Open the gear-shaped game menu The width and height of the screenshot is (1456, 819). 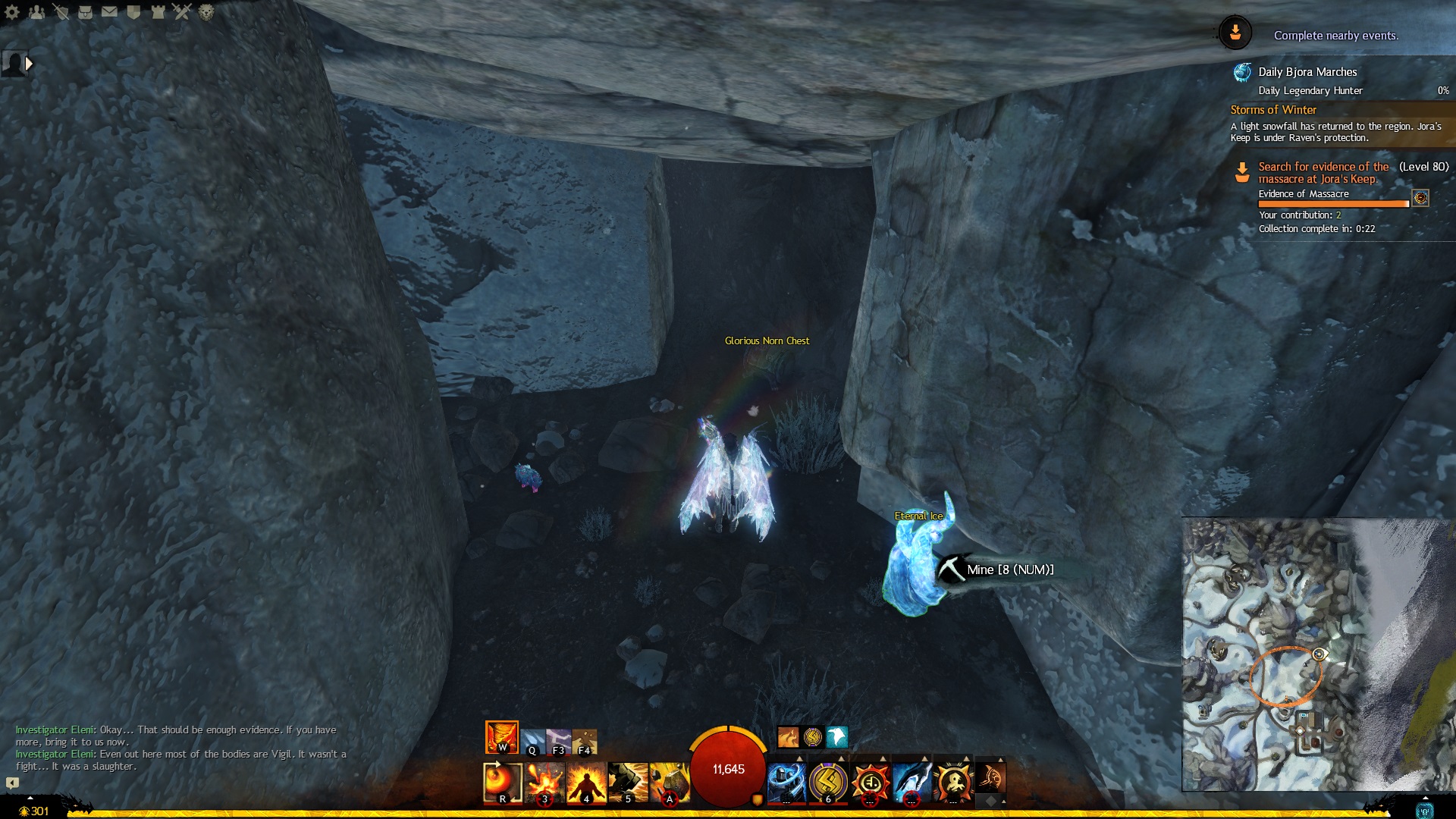12,12
